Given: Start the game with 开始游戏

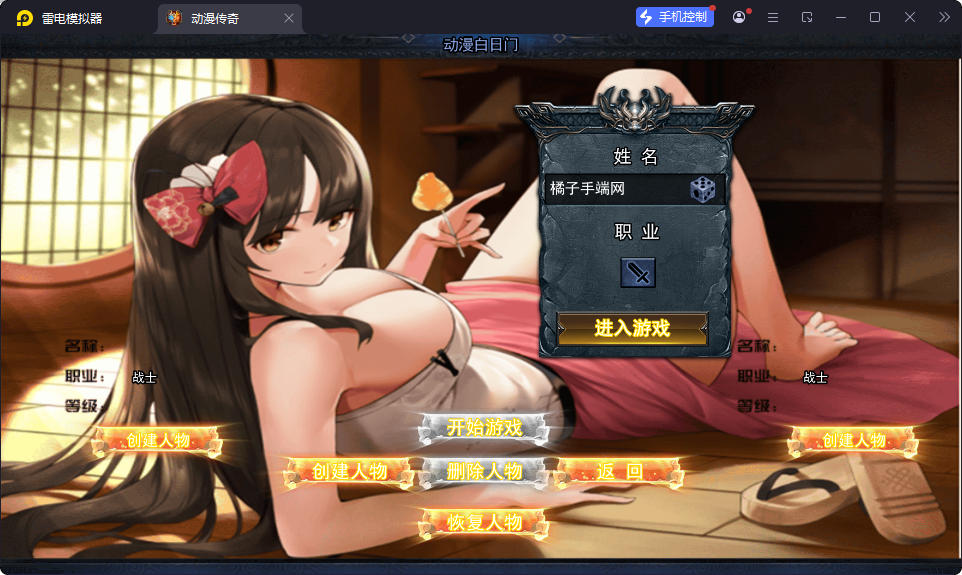Looking at the screenshot, I should point(485,428).
